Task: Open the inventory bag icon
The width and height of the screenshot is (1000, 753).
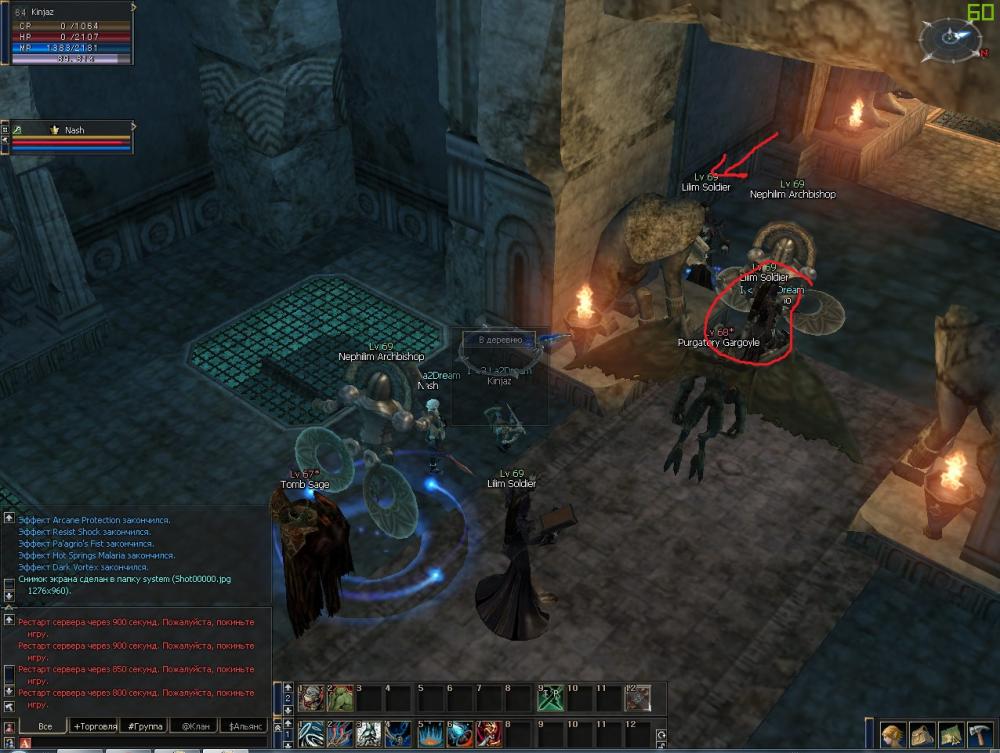Action: 921,735
